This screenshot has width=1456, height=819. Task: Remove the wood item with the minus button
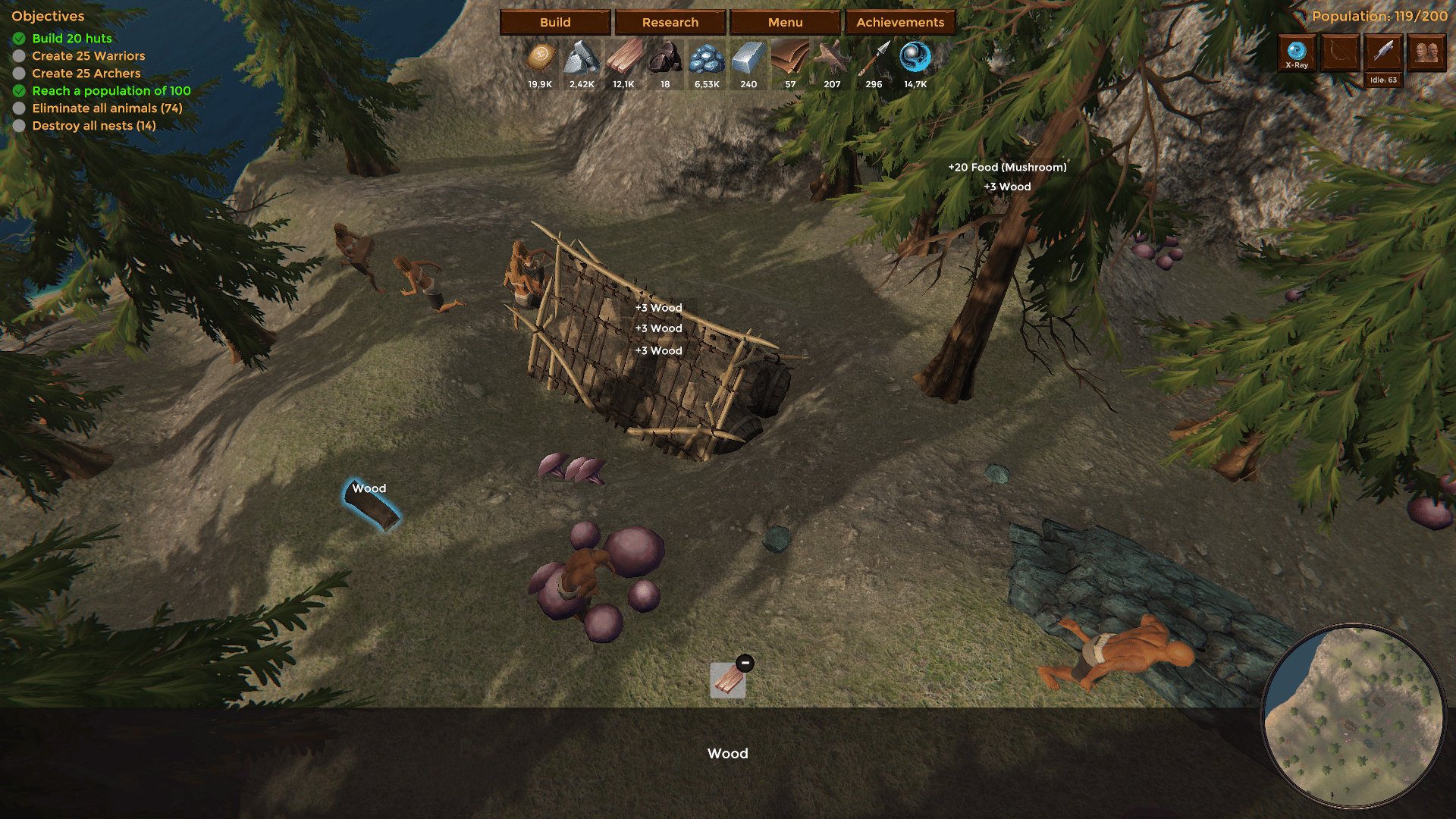click(745, 664)
